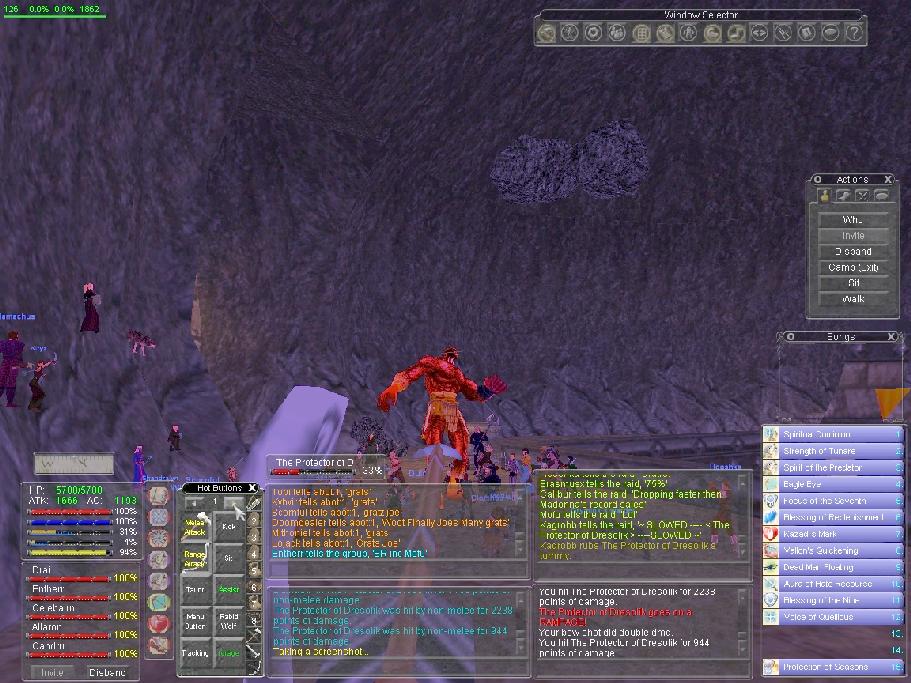Click the Eagle Eye buff entry
The image size is (911, 683).
click(x=832, y=484)
